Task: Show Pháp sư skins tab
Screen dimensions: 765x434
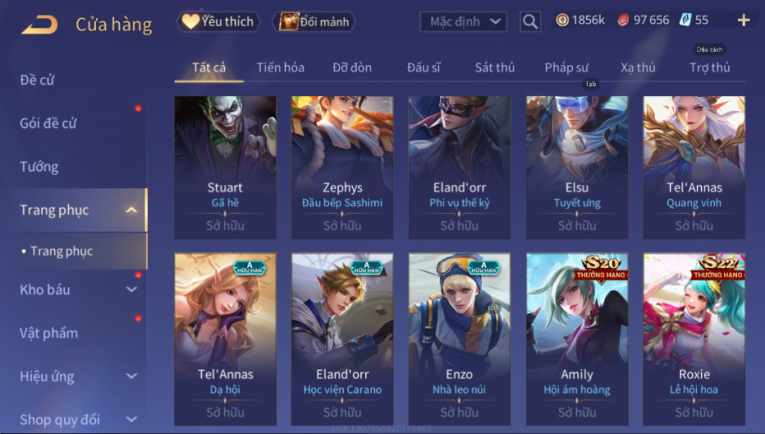Action: pos(566,67)
